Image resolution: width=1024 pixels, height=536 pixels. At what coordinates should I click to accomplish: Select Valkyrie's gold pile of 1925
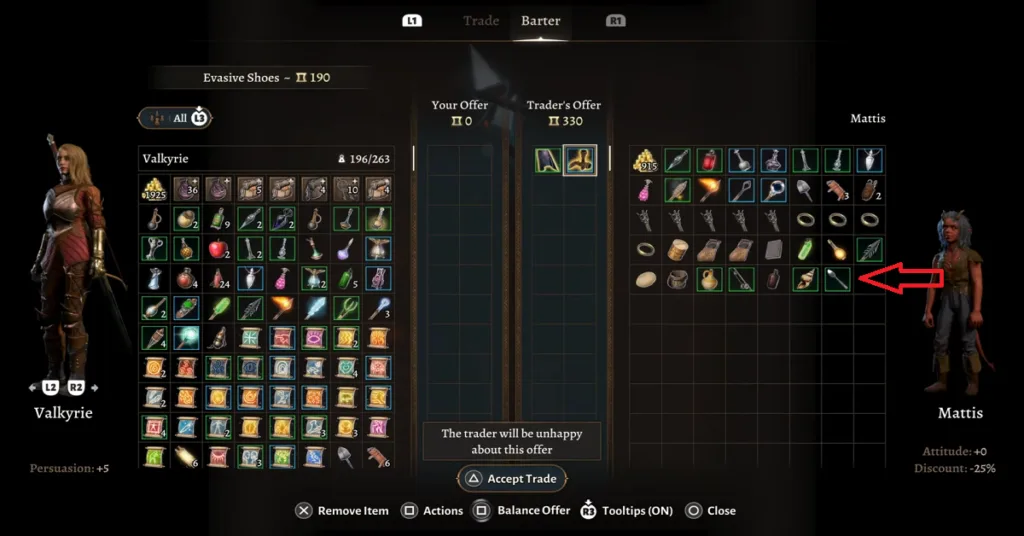tap(154, 190)
